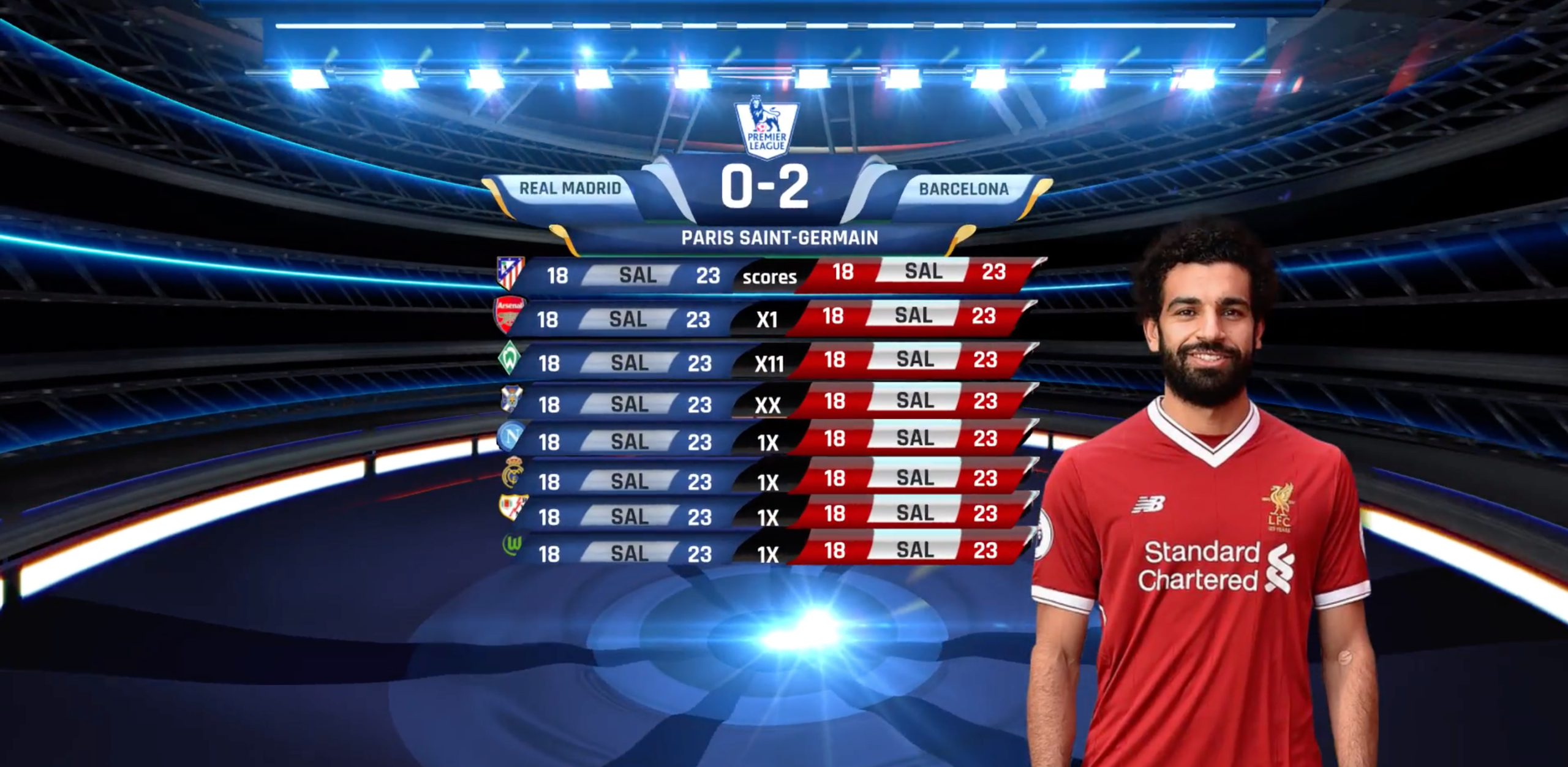Open the Paris Saint-Germain header bar
This screenshot has width=1568, height=767.
click(x=779, y=238)
